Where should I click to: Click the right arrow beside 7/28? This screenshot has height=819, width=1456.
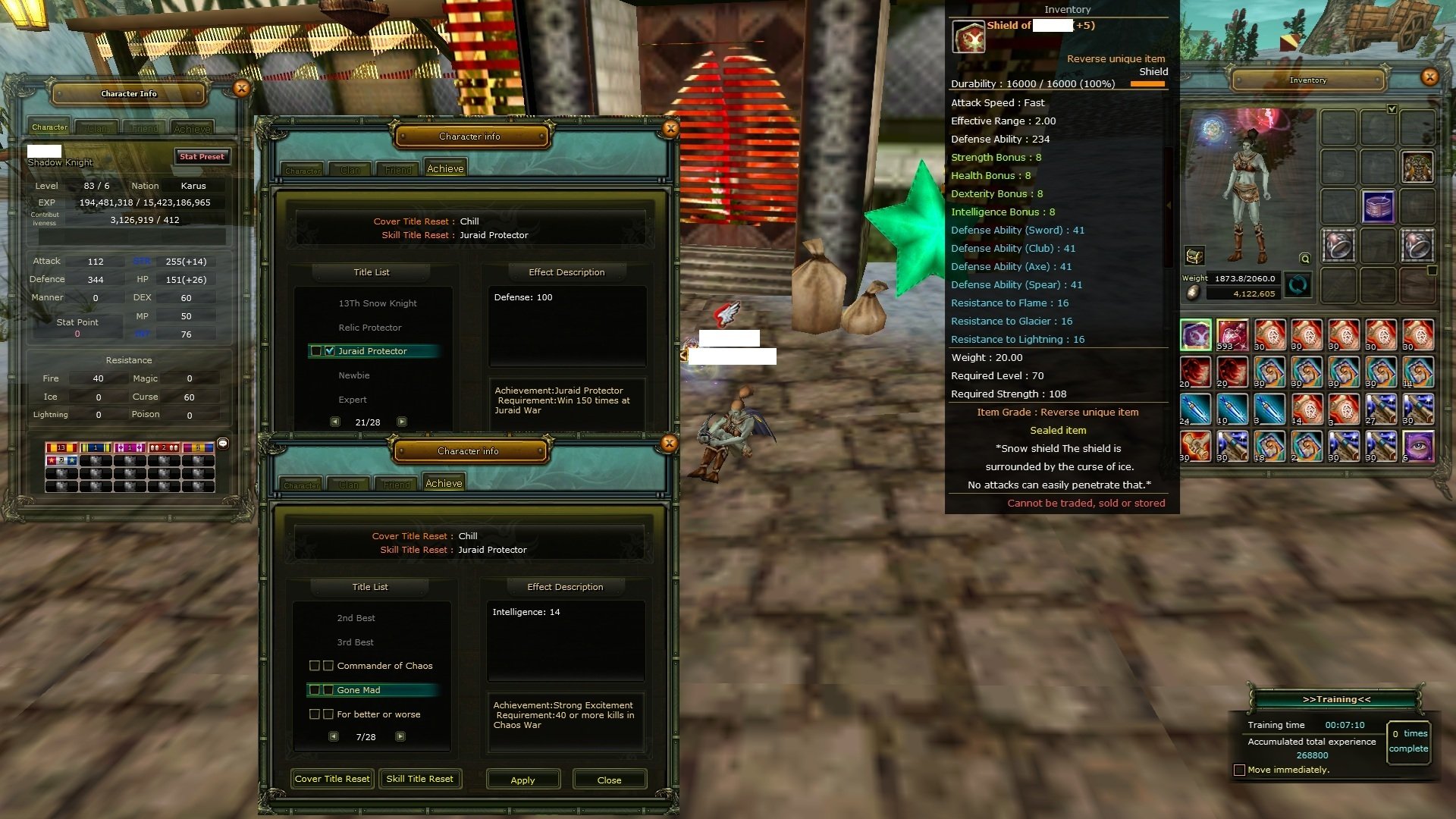tap(400, 736)
